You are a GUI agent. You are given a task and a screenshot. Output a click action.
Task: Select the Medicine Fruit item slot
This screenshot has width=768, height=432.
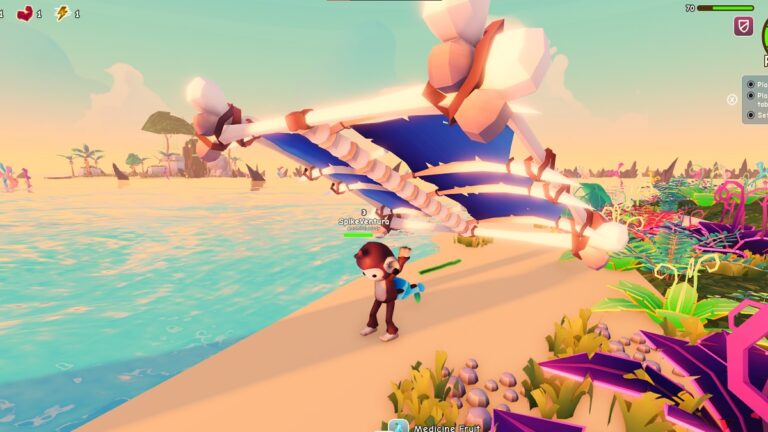click(398, 427)
